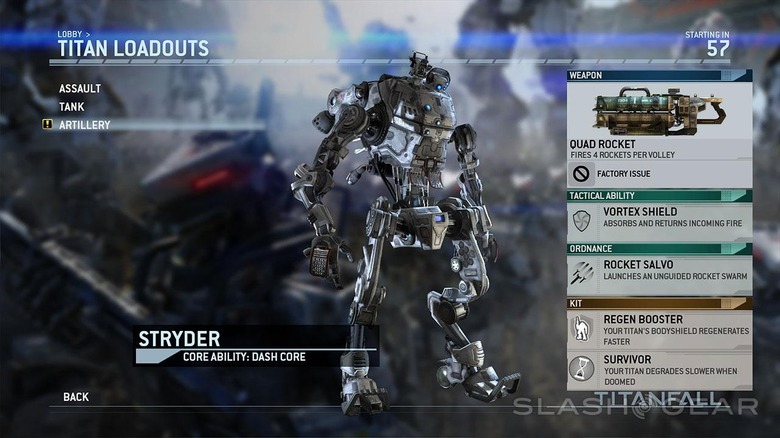780x438 pixels.
Task: Select the Factory Issue mod slot
Action: pos(659,174)
